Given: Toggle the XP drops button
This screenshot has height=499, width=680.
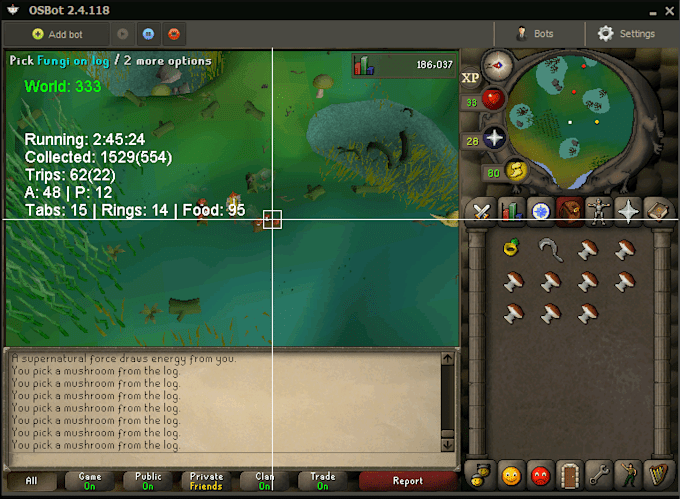Looking at the screenshot, I should pyautogui.click(x=470, y=77).
